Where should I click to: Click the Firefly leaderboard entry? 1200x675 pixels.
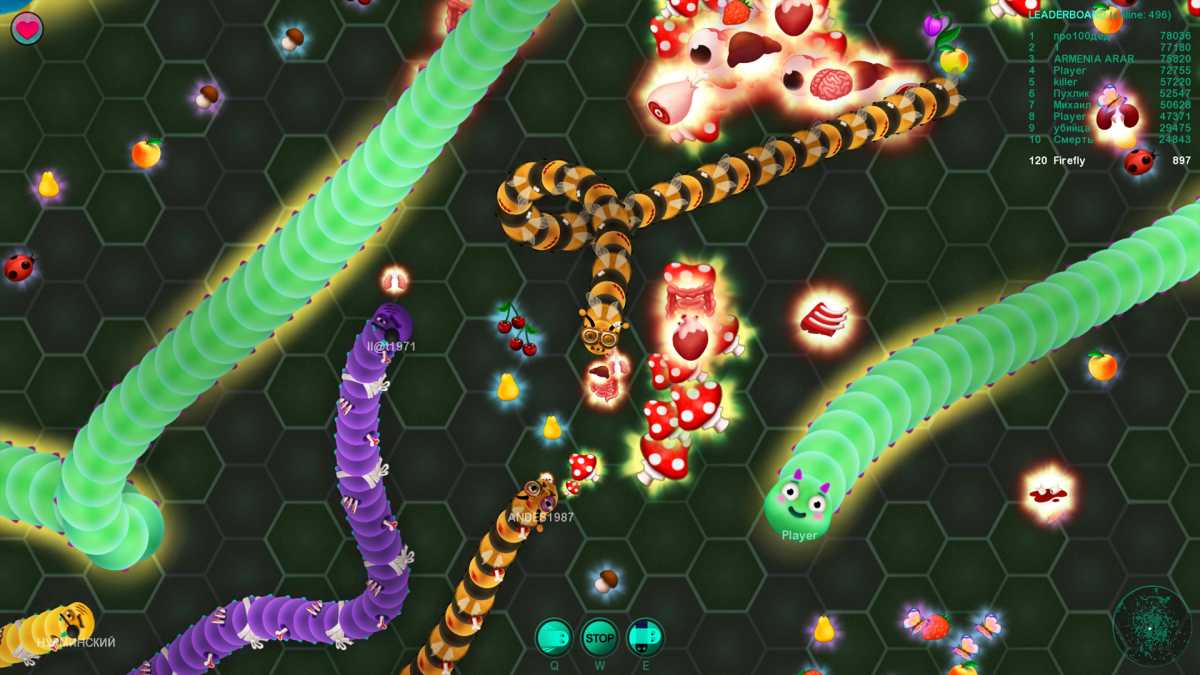point(1110,161)
